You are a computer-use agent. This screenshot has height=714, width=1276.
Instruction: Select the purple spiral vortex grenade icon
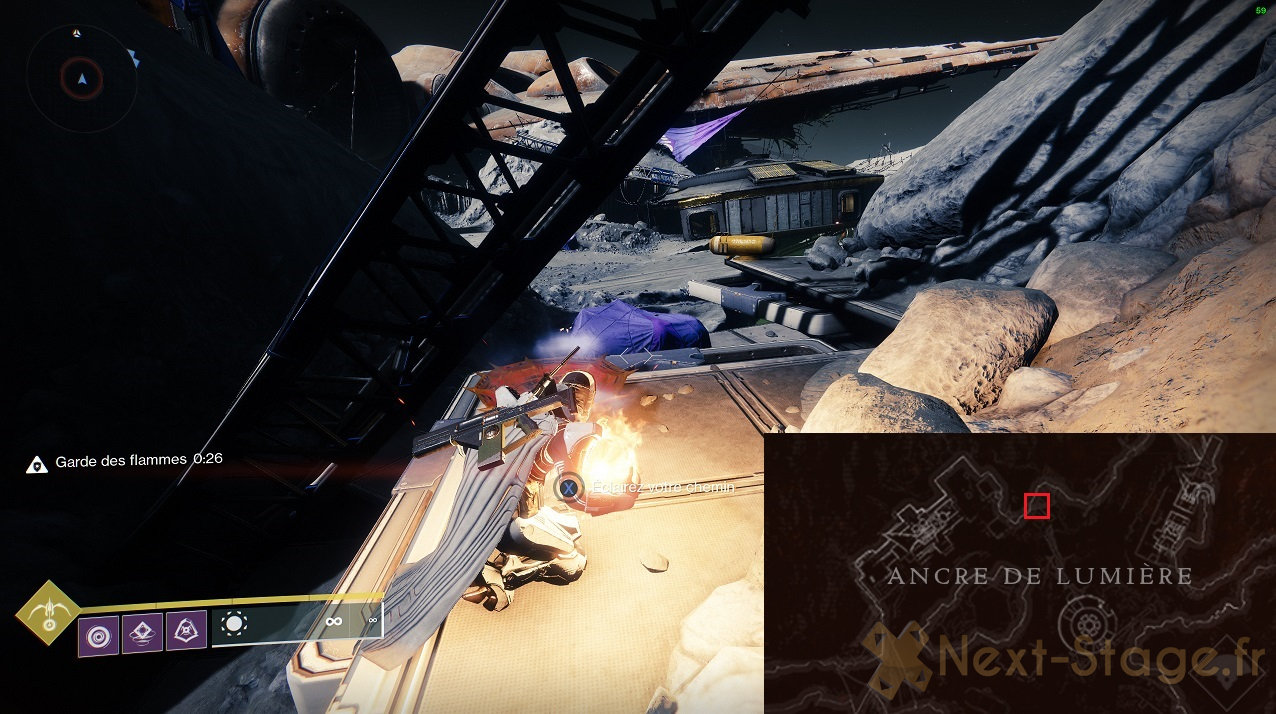click(99, 635)
